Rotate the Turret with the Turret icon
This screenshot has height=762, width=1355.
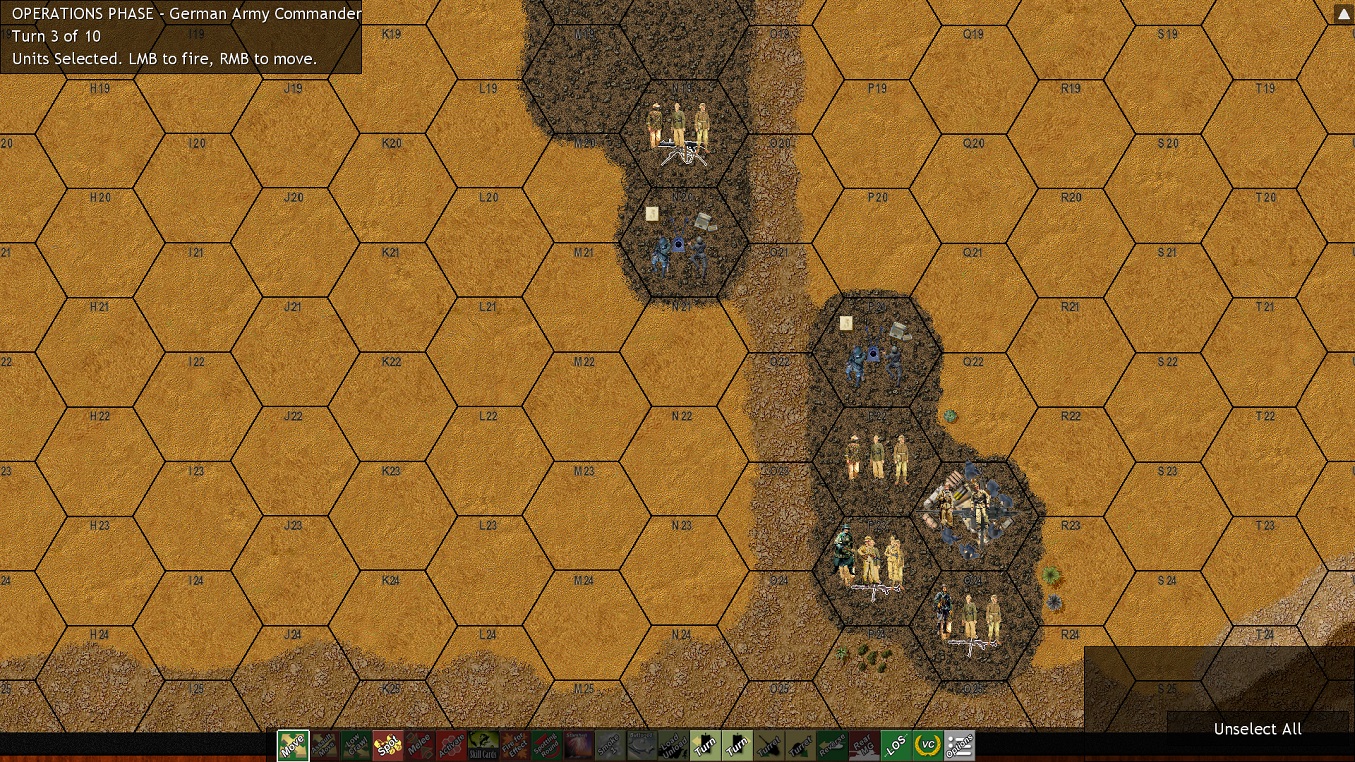coord(769,746)
